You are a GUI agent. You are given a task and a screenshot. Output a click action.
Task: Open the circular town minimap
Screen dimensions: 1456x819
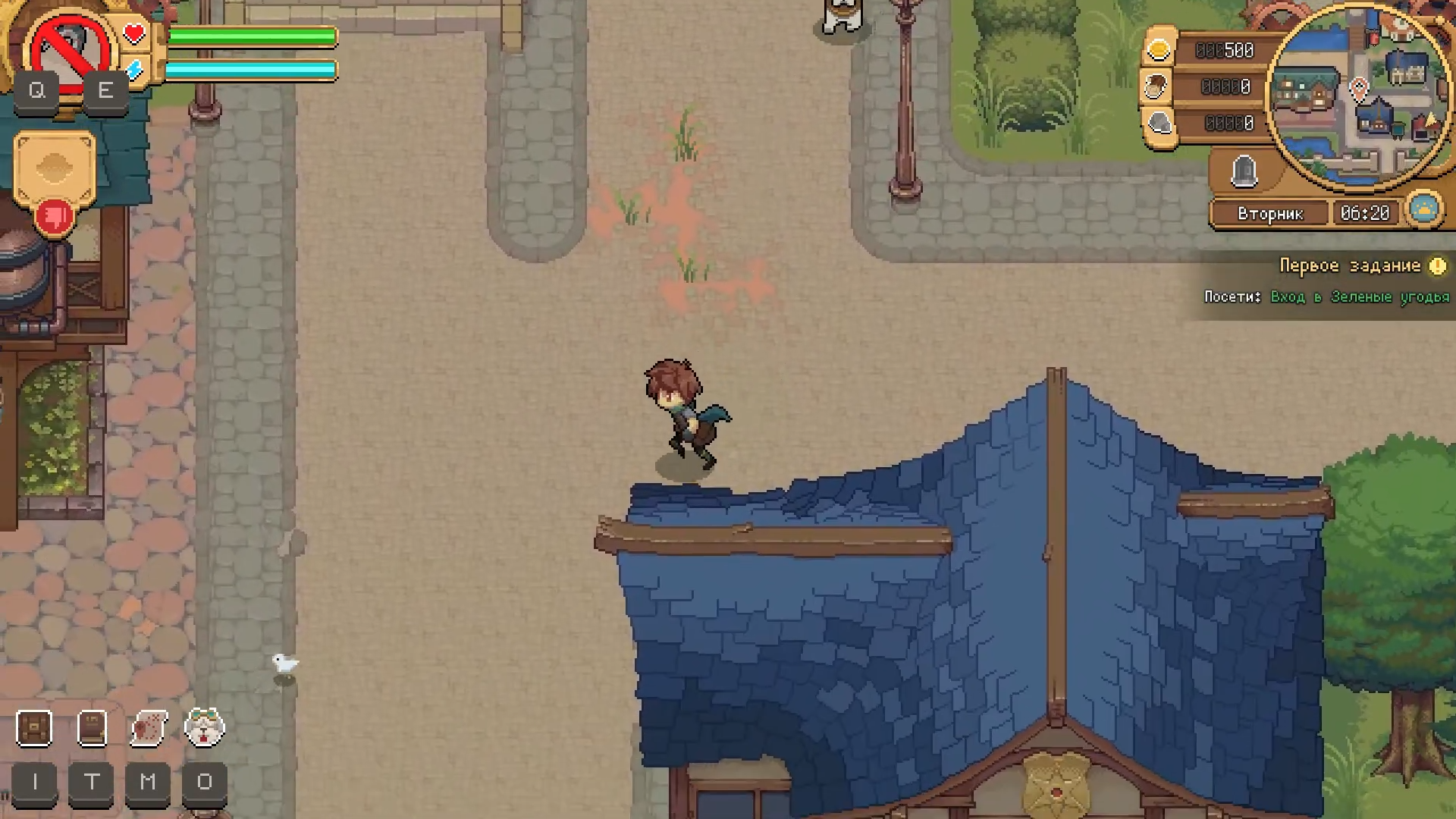(1359, 96)
